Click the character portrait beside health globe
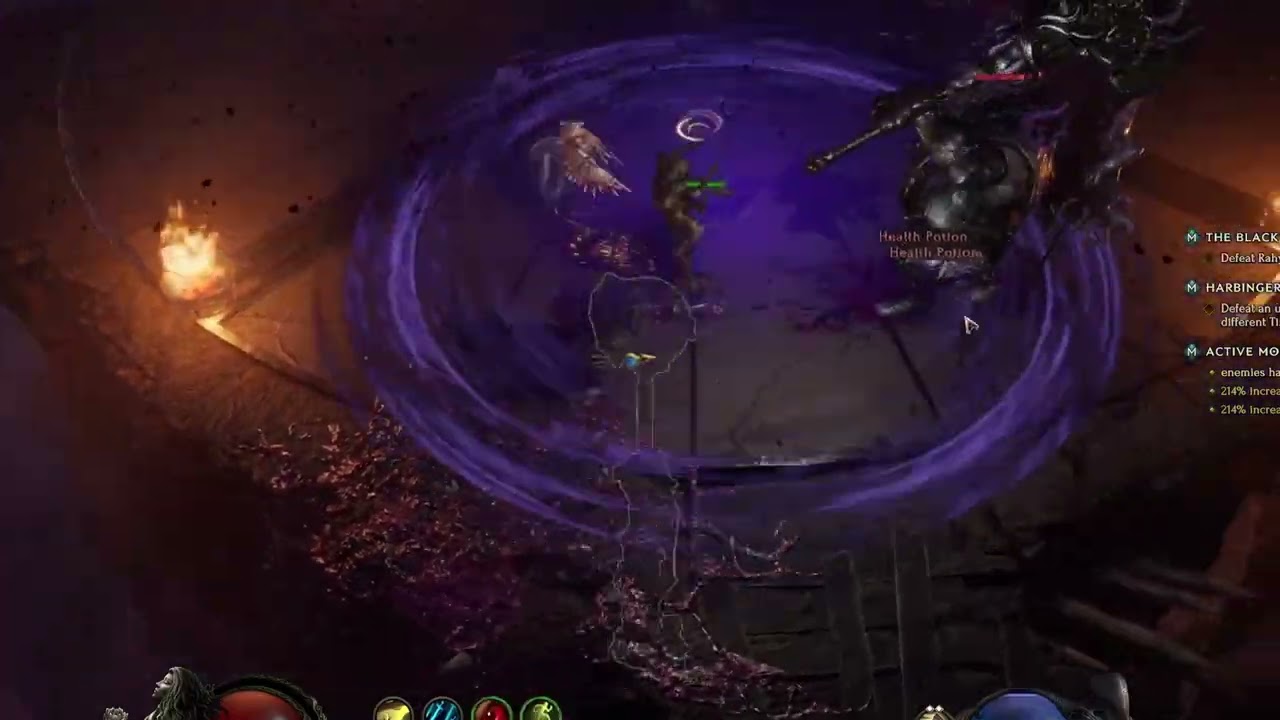The image size is (1280, 720). [x=180, y=693]
